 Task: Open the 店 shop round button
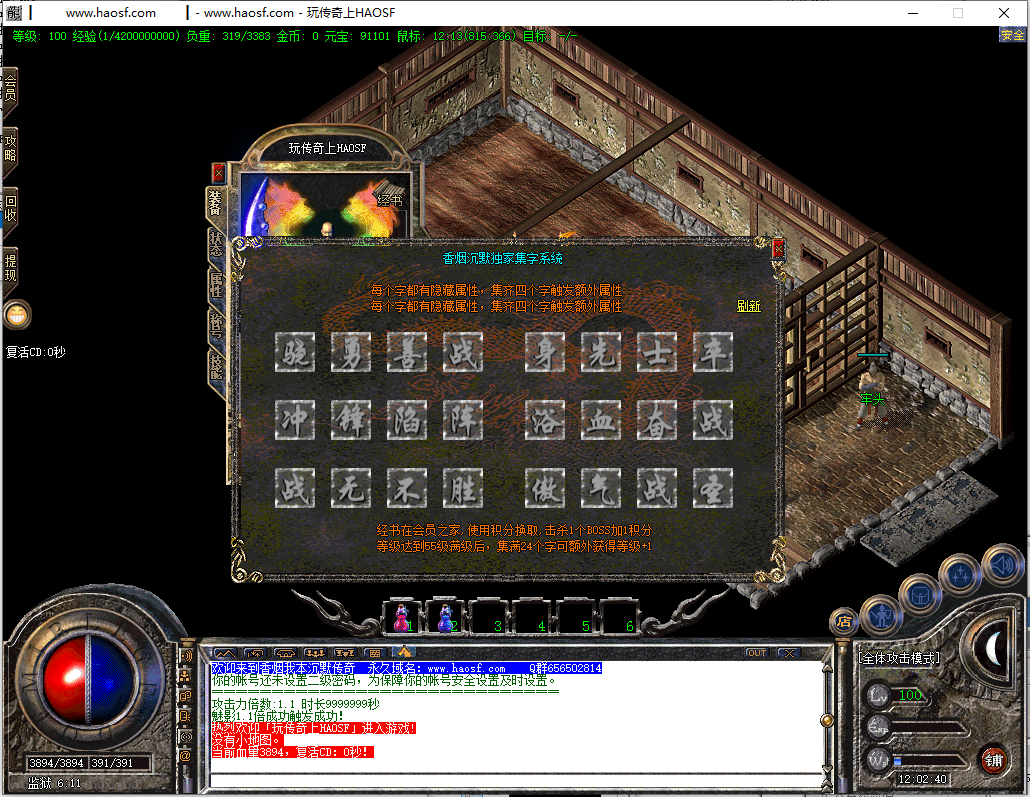[x=843, y=622]
